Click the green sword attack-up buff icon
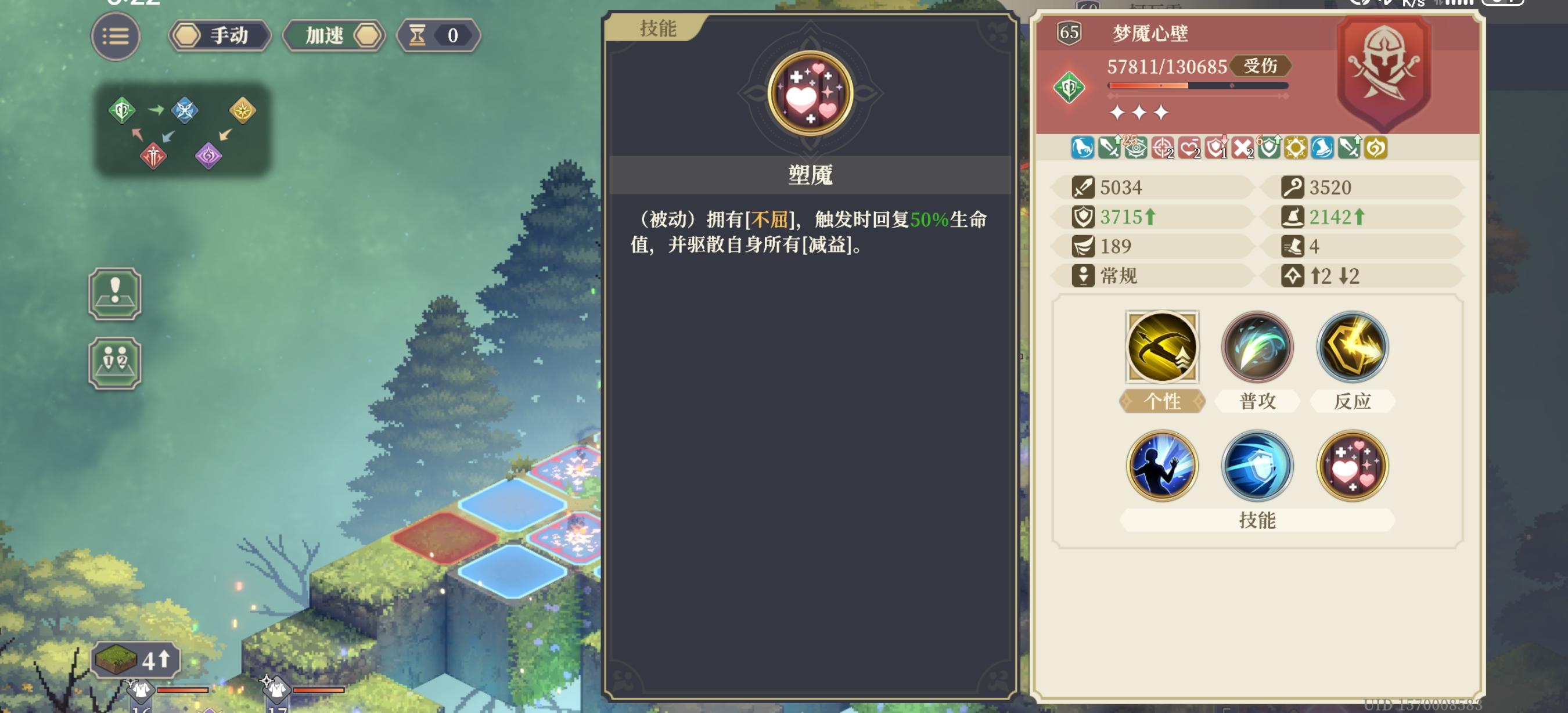Screen dimensions: 1568x713 (1109, 149)
